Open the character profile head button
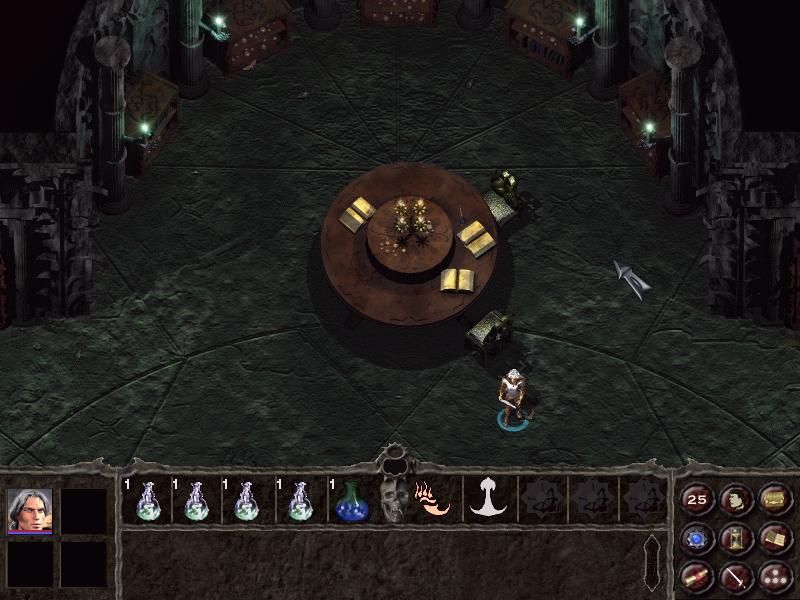Viewport: 800px width, 600px height. coord(735,499)
